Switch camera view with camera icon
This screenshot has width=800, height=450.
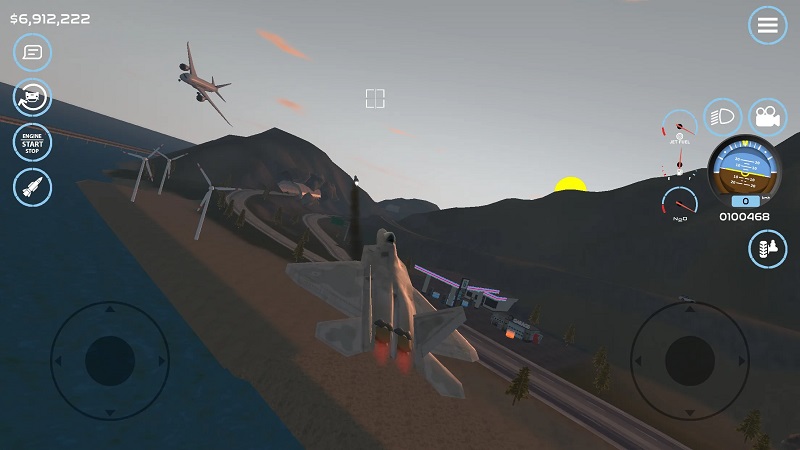(767, 117)
